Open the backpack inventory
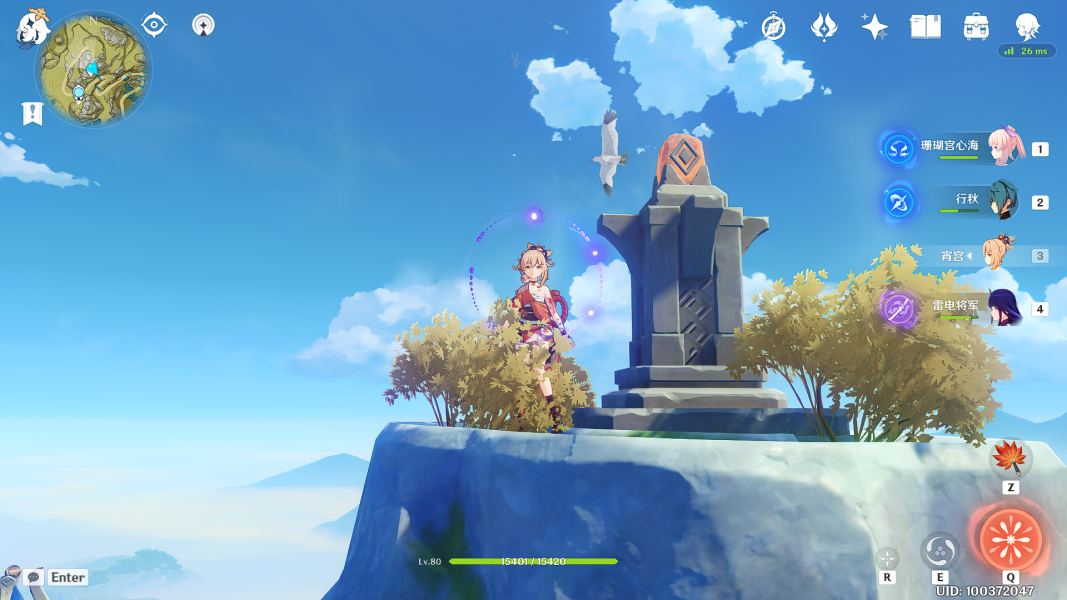 (976, 27)
